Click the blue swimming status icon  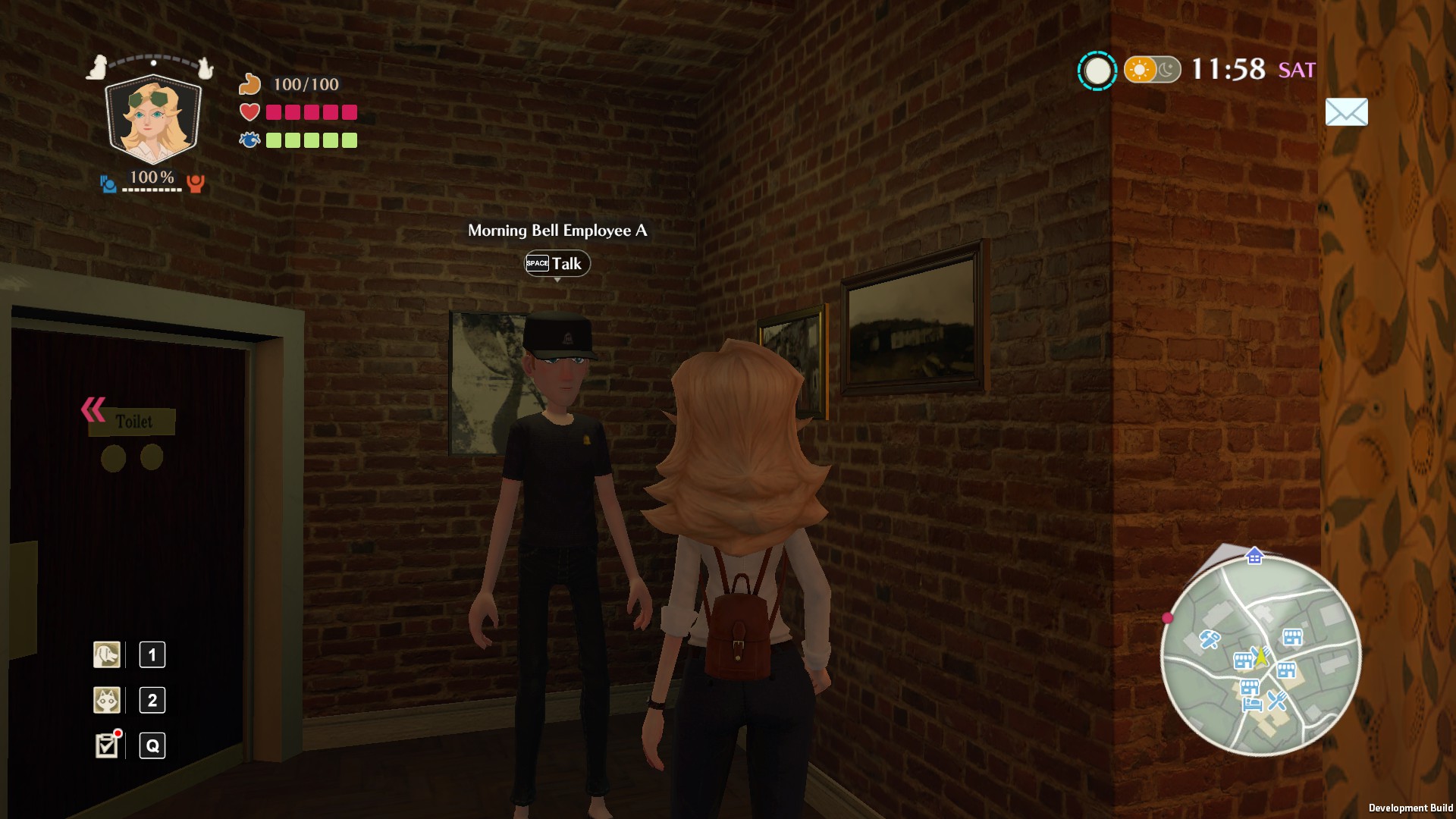pyautogui.click(x=107, y=182)
